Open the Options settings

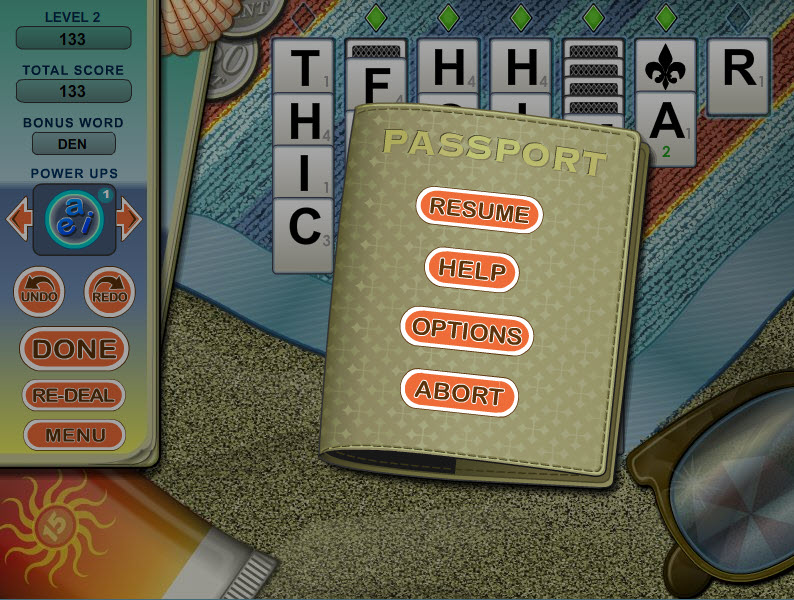pyautogui.click(x=466, y=331)
